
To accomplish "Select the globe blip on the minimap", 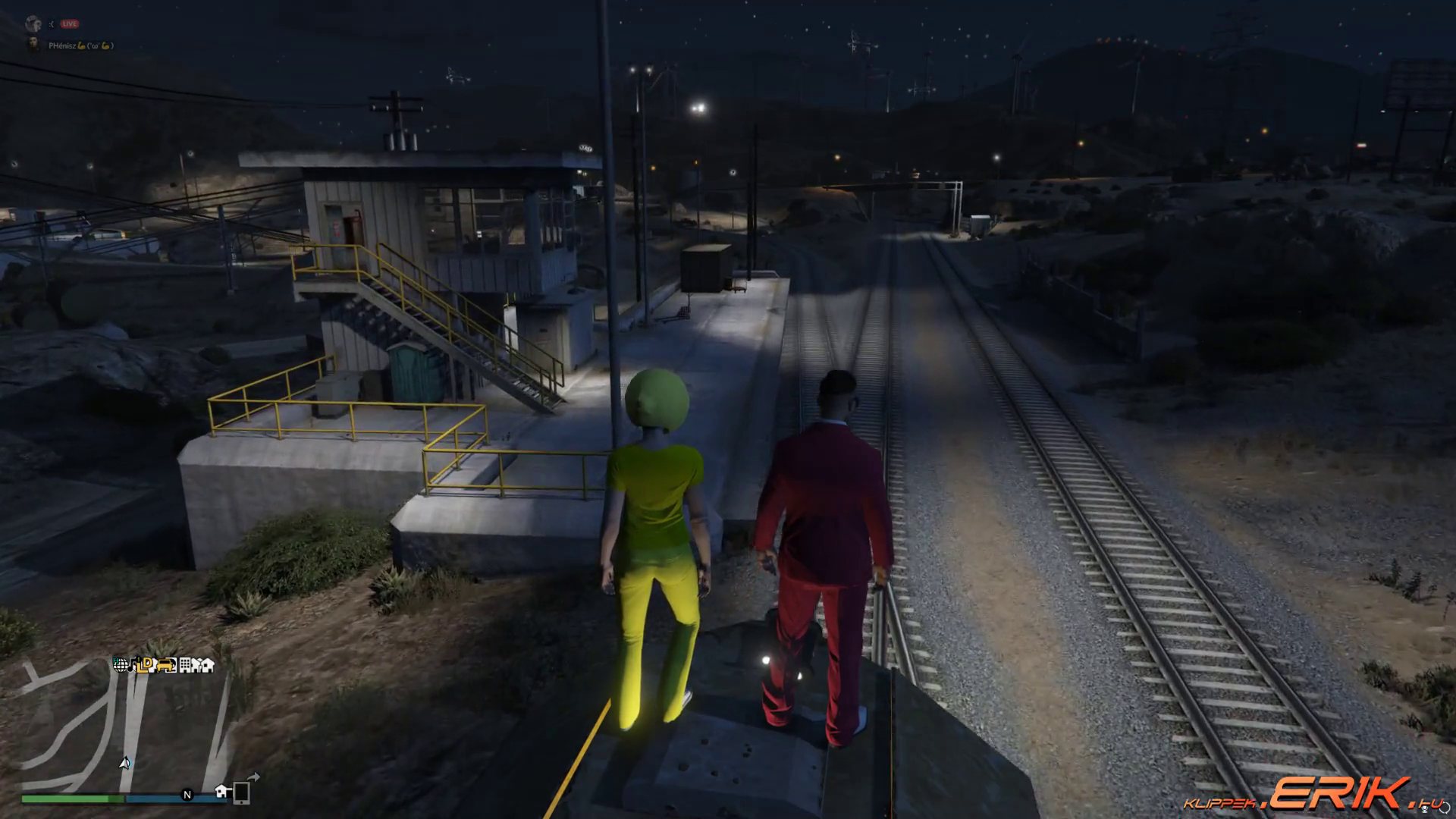I will pyautogui.click(x=121, y=665).
